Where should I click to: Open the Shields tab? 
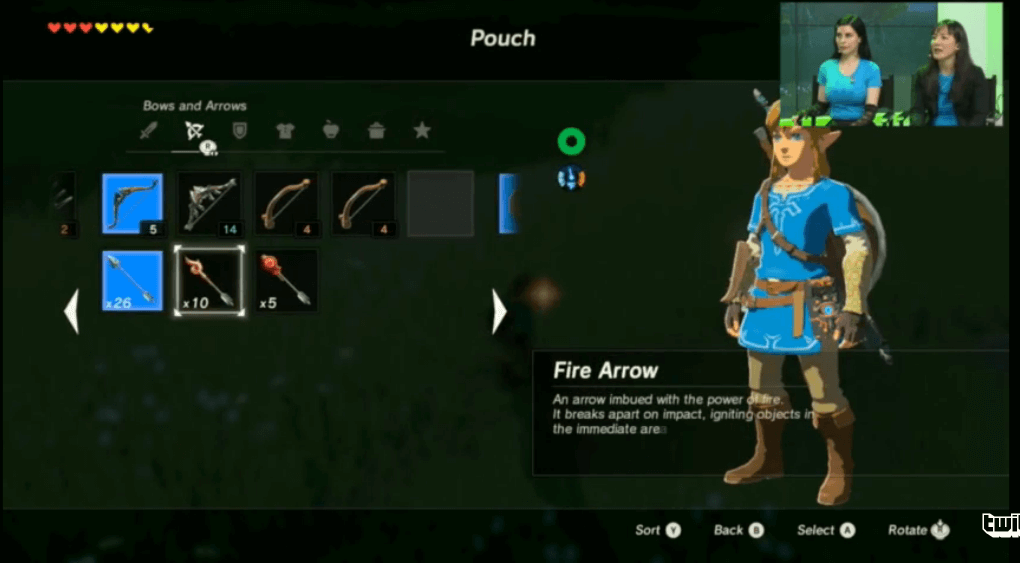239,130
